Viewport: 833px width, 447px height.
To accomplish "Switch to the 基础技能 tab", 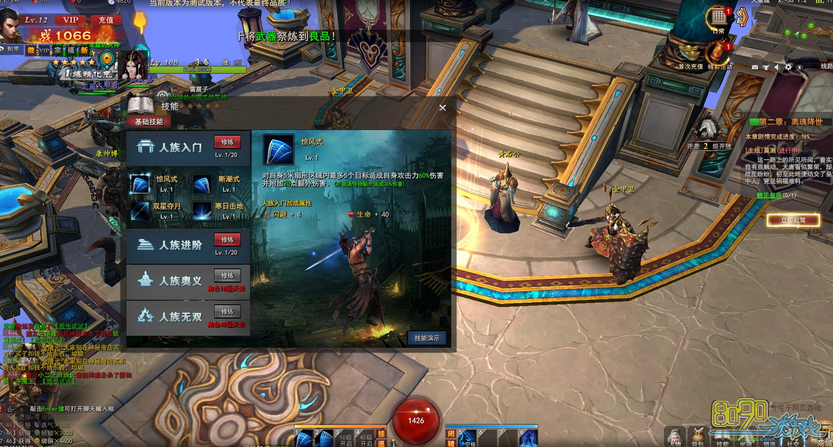I will click(147, 121).
